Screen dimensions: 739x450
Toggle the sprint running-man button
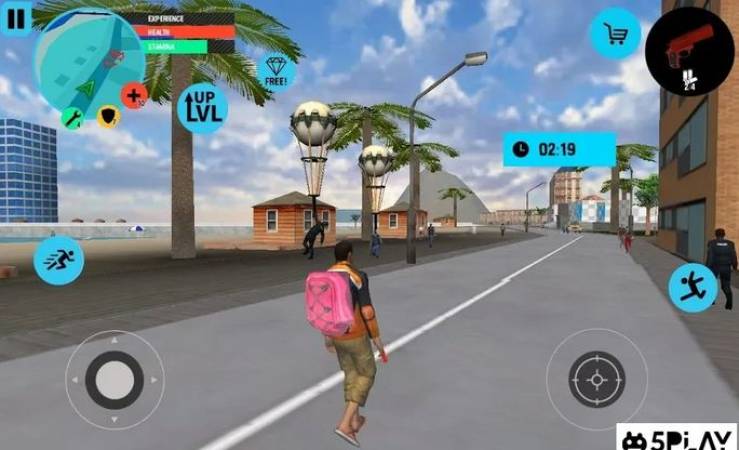point(58,260)
